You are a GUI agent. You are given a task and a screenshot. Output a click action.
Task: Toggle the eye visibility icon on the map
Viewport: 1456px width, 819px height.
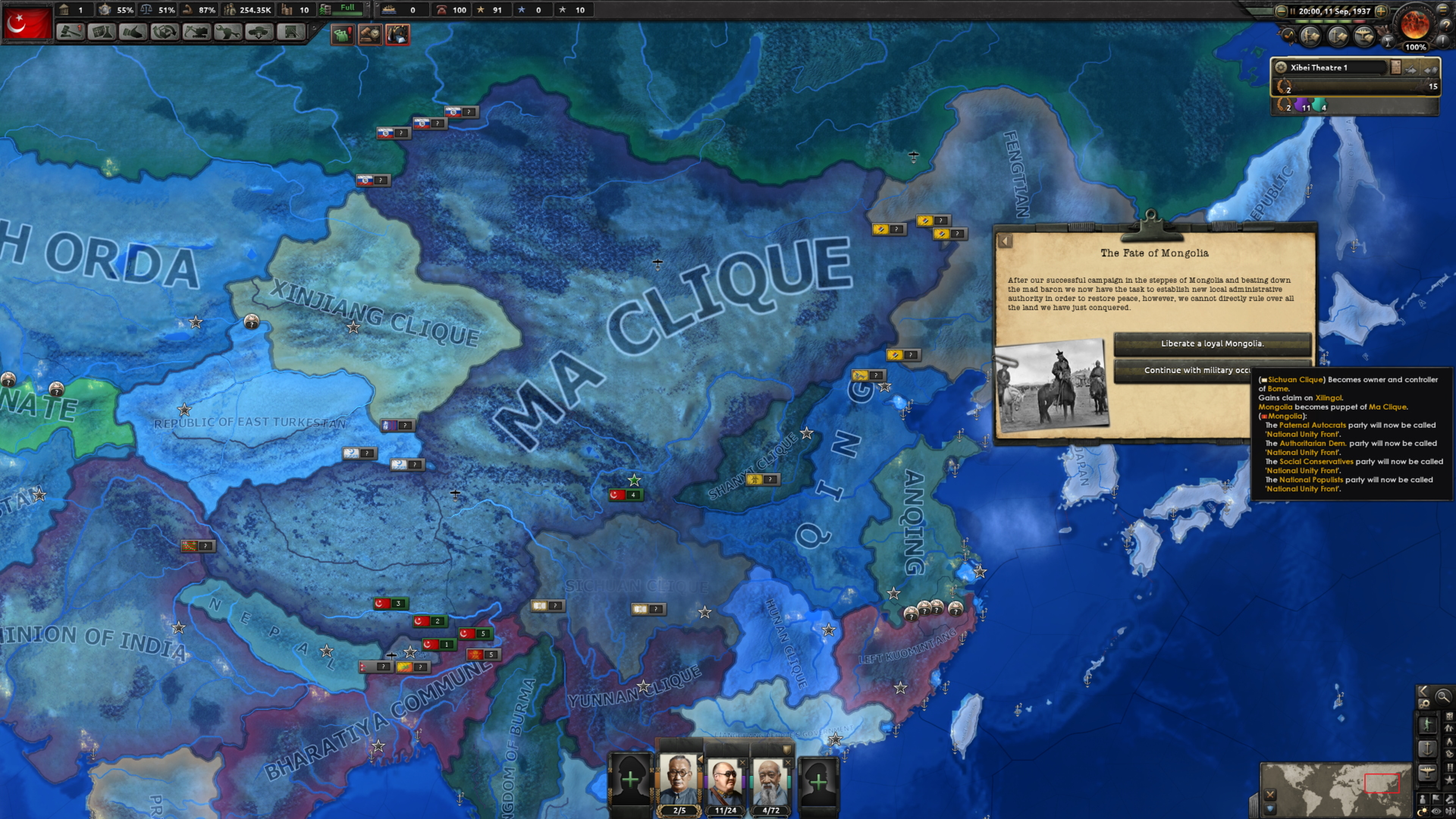tap(1436, 809)
